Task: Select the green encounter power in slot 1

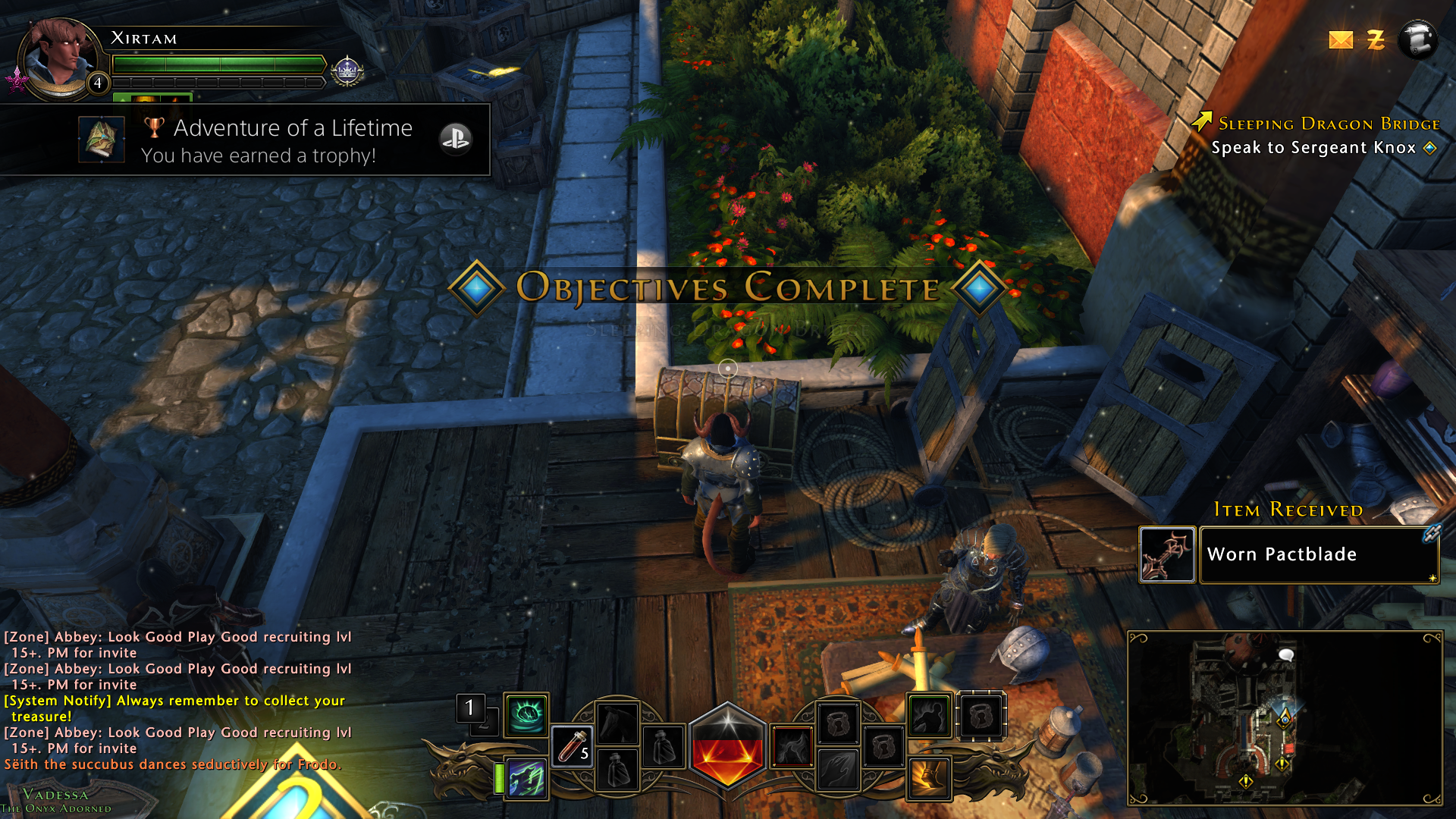Action: tap(527, 717)
